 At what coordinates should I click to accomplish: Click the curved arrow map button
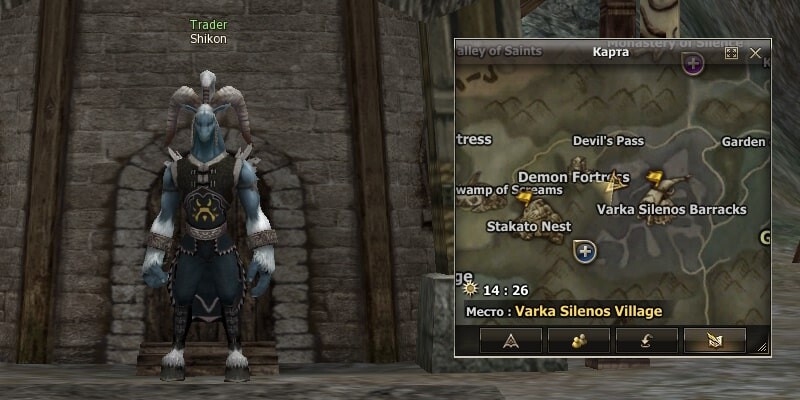[x=647, y=340]
